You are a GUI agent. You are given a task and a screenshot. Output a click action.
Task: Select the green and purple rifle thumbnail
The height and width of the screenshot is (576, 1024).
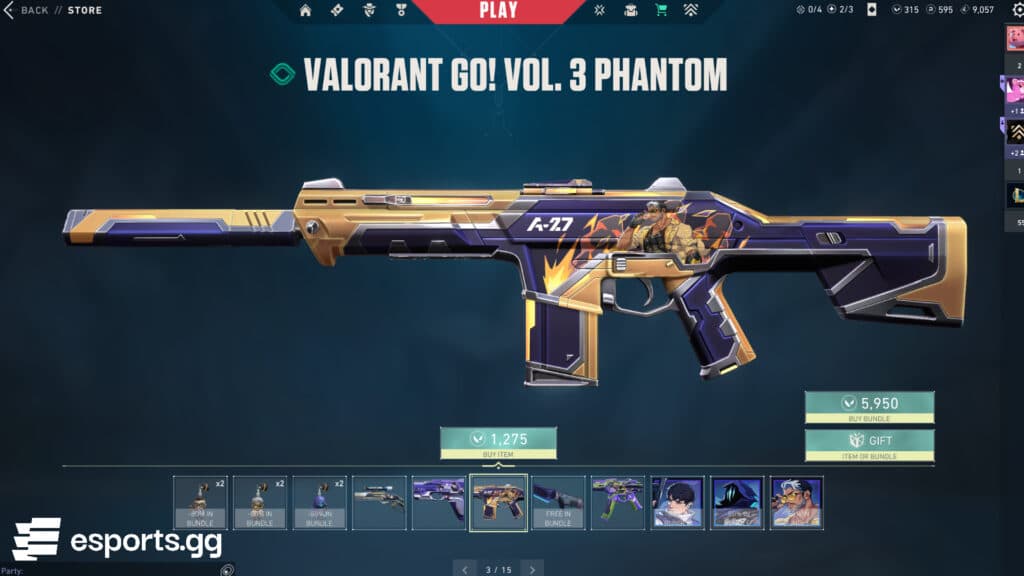pyautogui.click(x=618, y=502)
